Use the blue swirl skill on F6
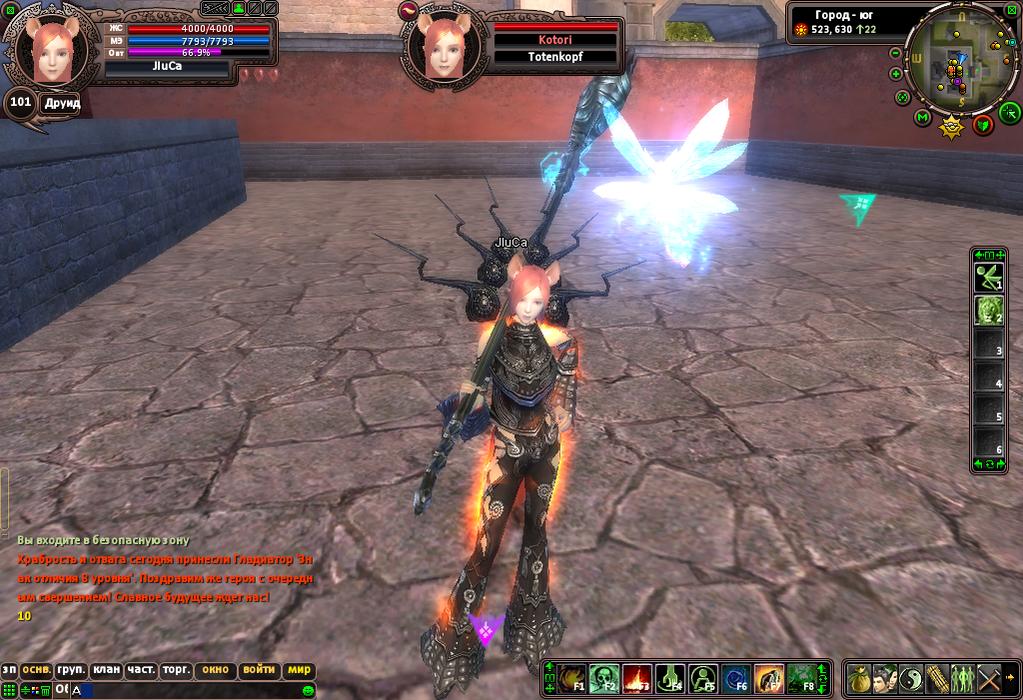Image resolution: width=1023 pixels, height=700 pixels. point(736,679)
